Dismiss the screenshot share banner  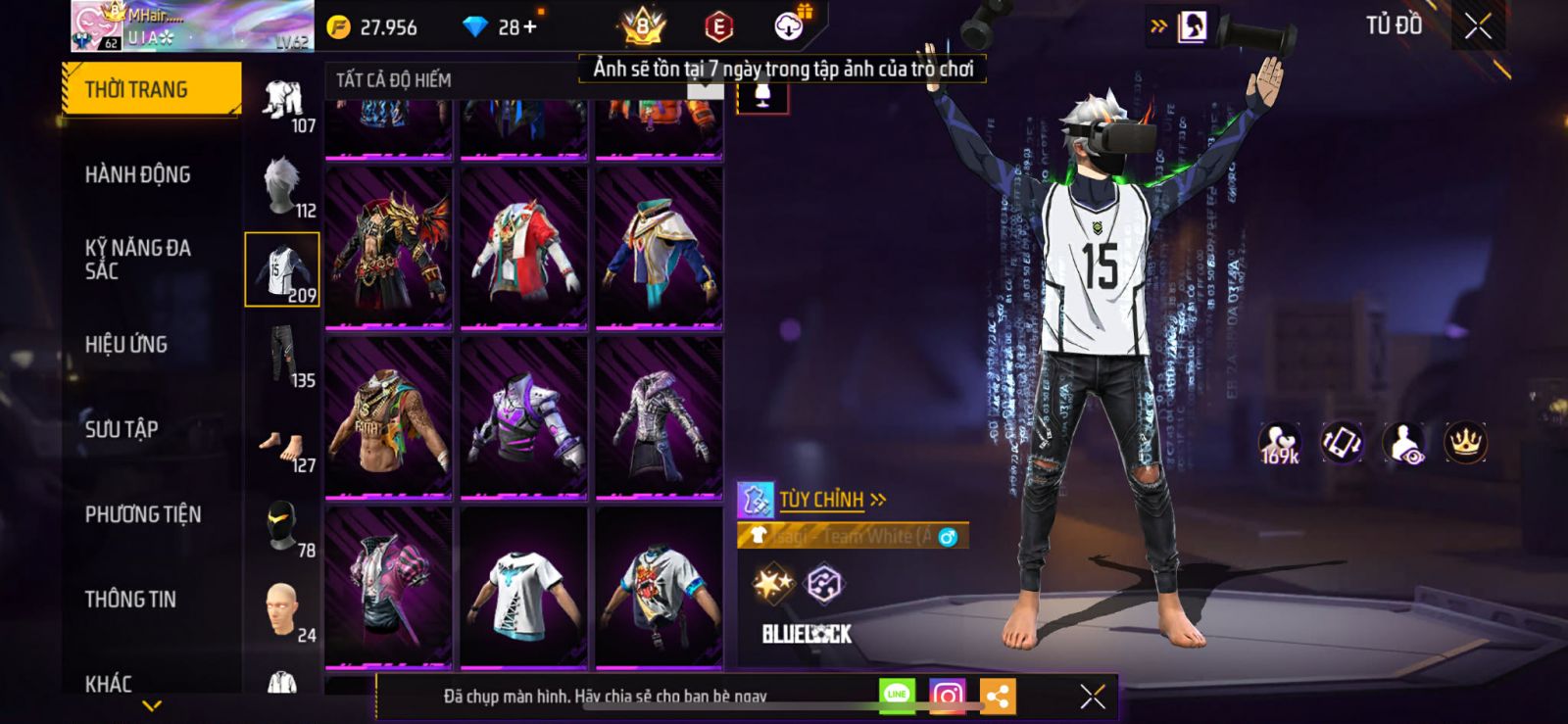point(1092,697)
